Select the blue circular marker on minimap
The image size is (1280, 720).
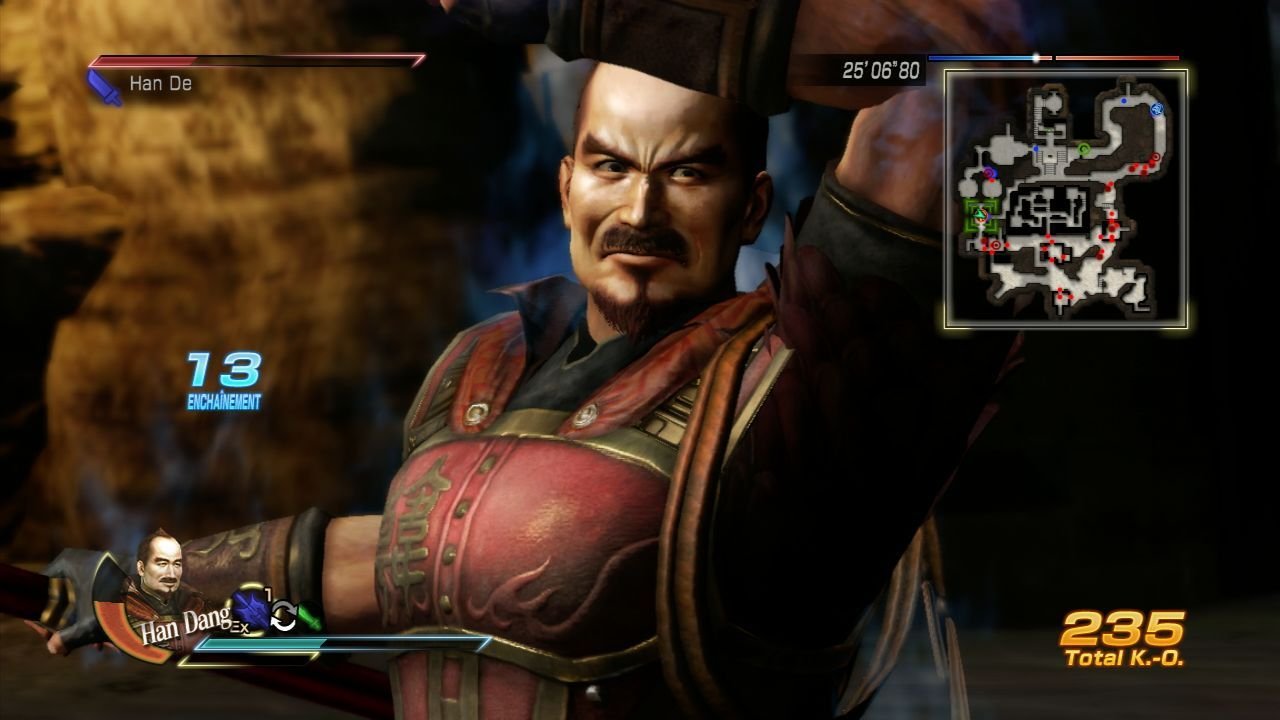pos(1157,109)
